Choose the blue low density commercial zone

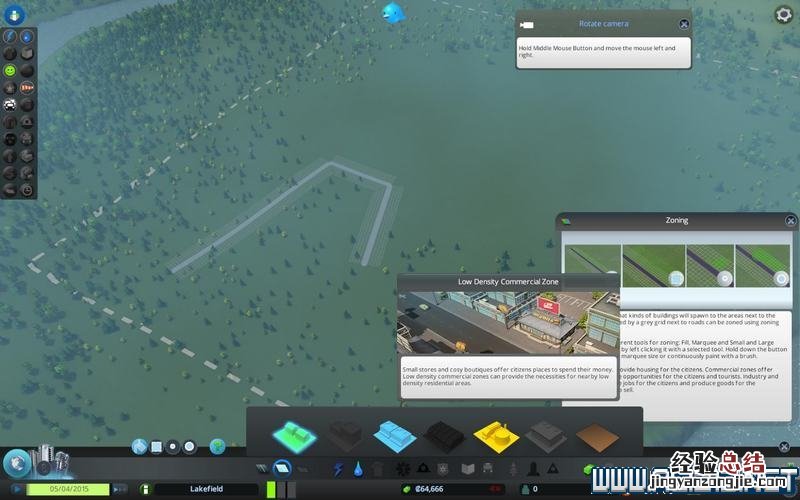(x=393, y=434)
